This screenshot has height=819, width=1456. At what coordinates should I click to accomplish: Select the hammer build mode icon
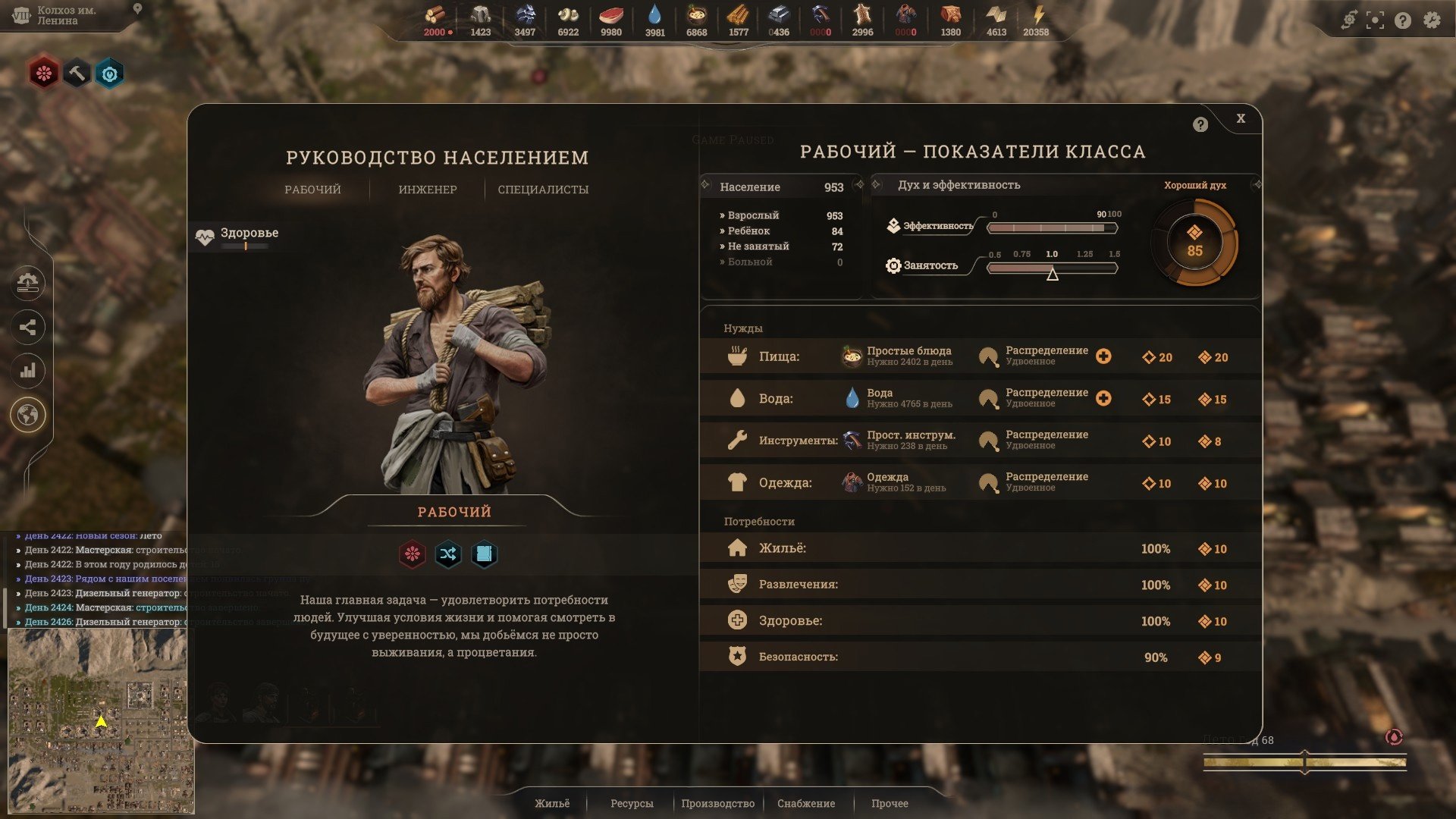[77, 74]
